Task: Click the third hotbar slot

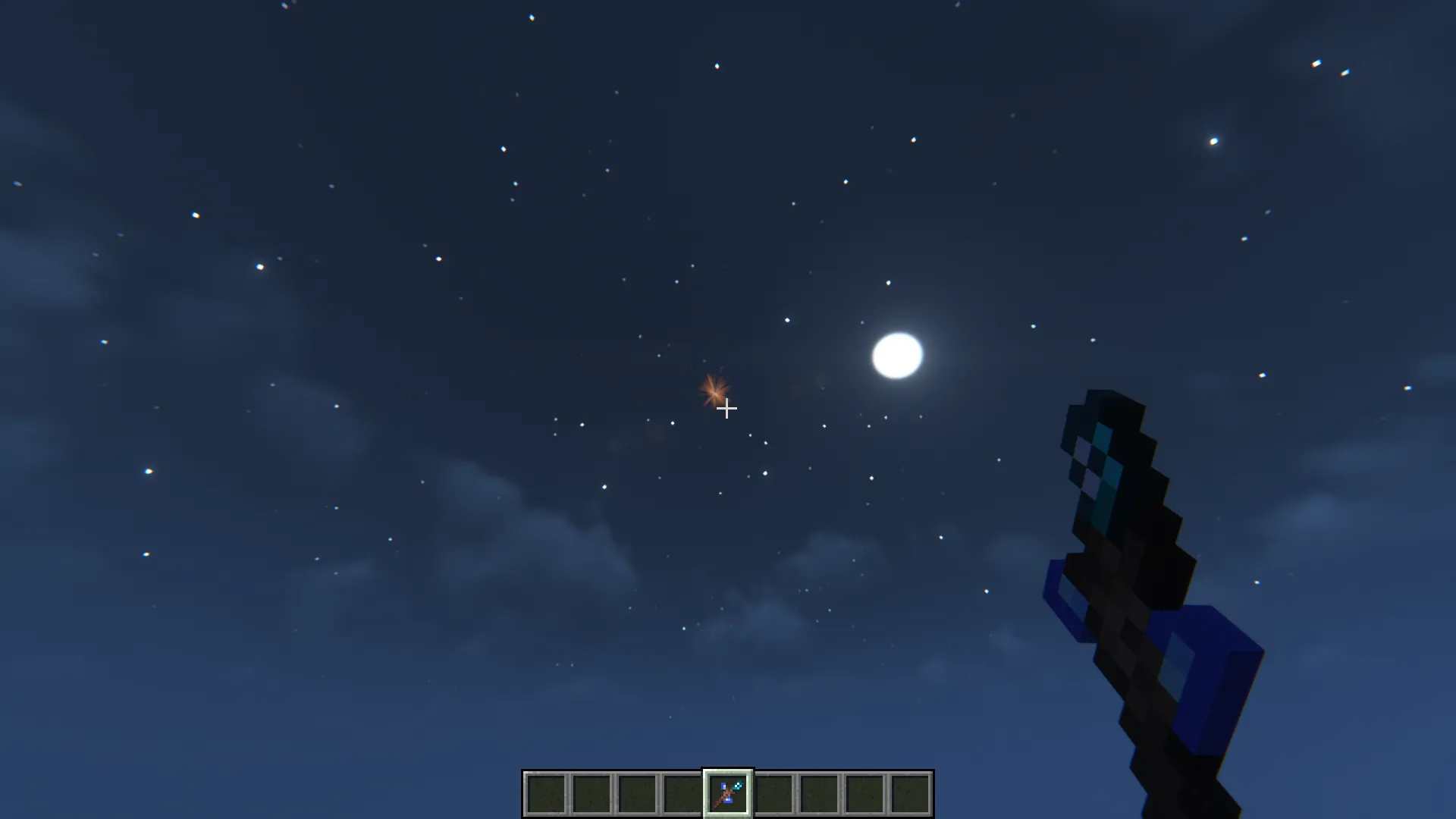Action: click(x=635, y=792)
